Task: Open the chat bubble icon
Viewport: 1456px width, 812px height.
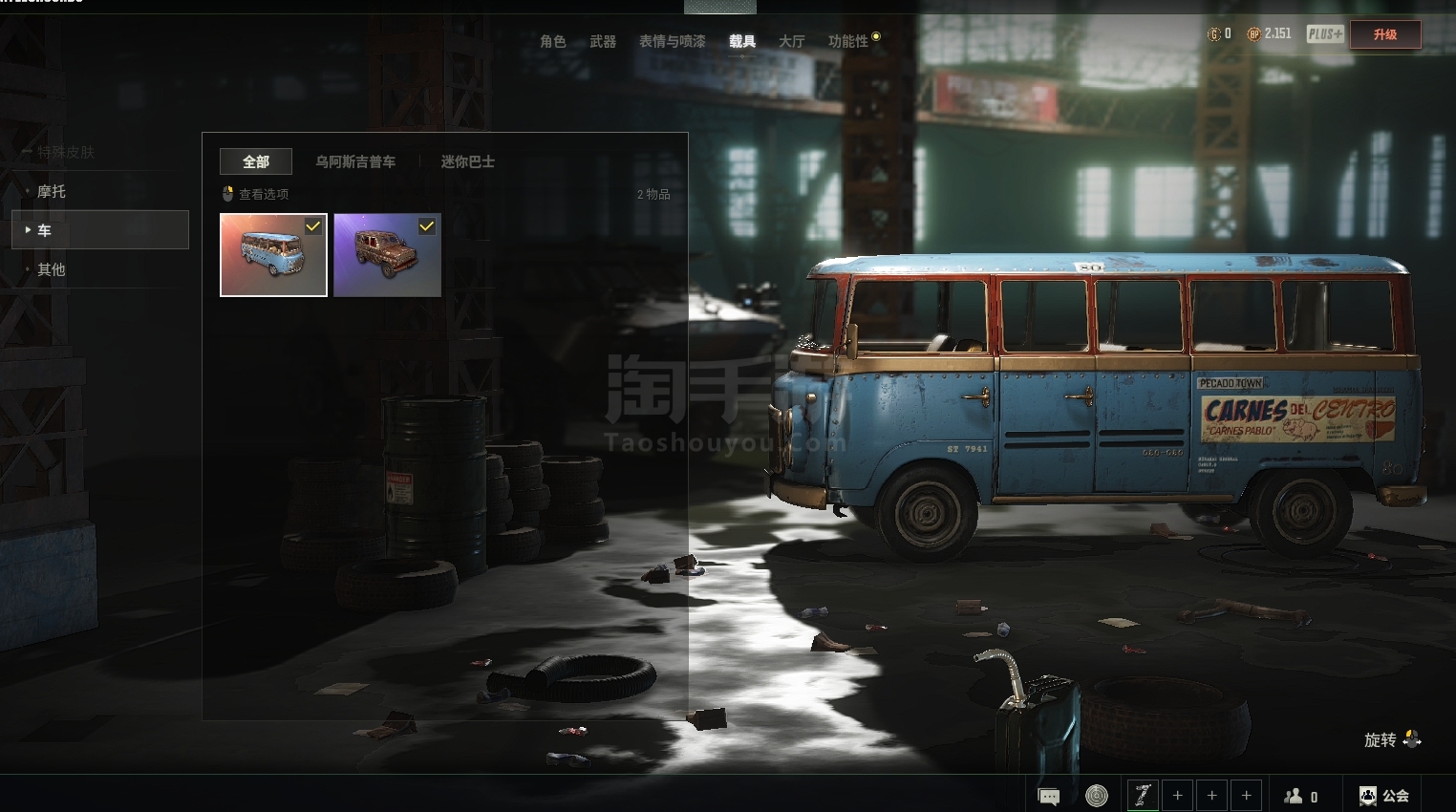Action: pyautogui.click(x=1049, y=796)
